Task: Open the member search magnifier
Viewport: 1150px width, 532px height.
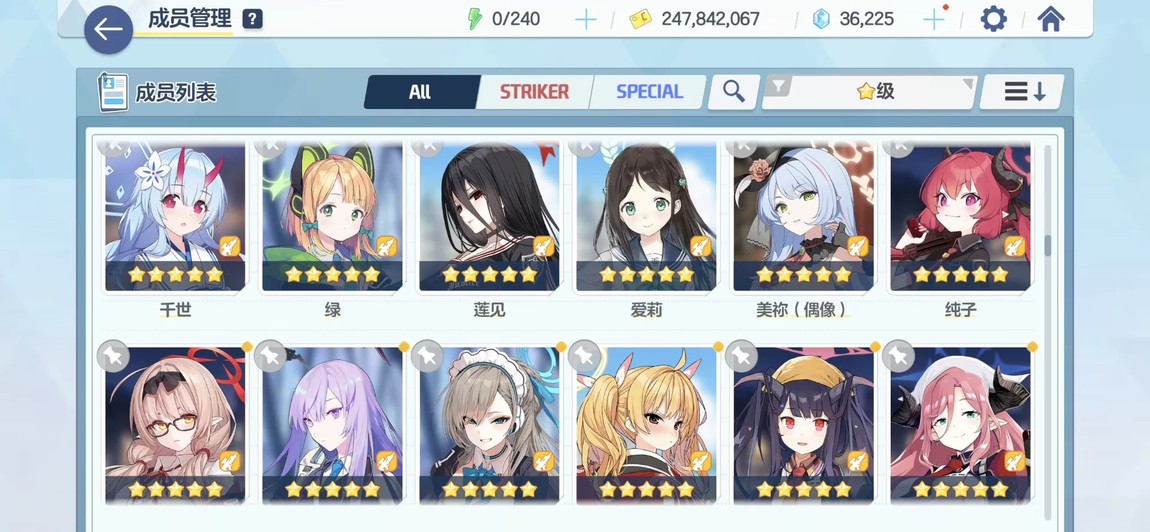Action: pos(734,92)
